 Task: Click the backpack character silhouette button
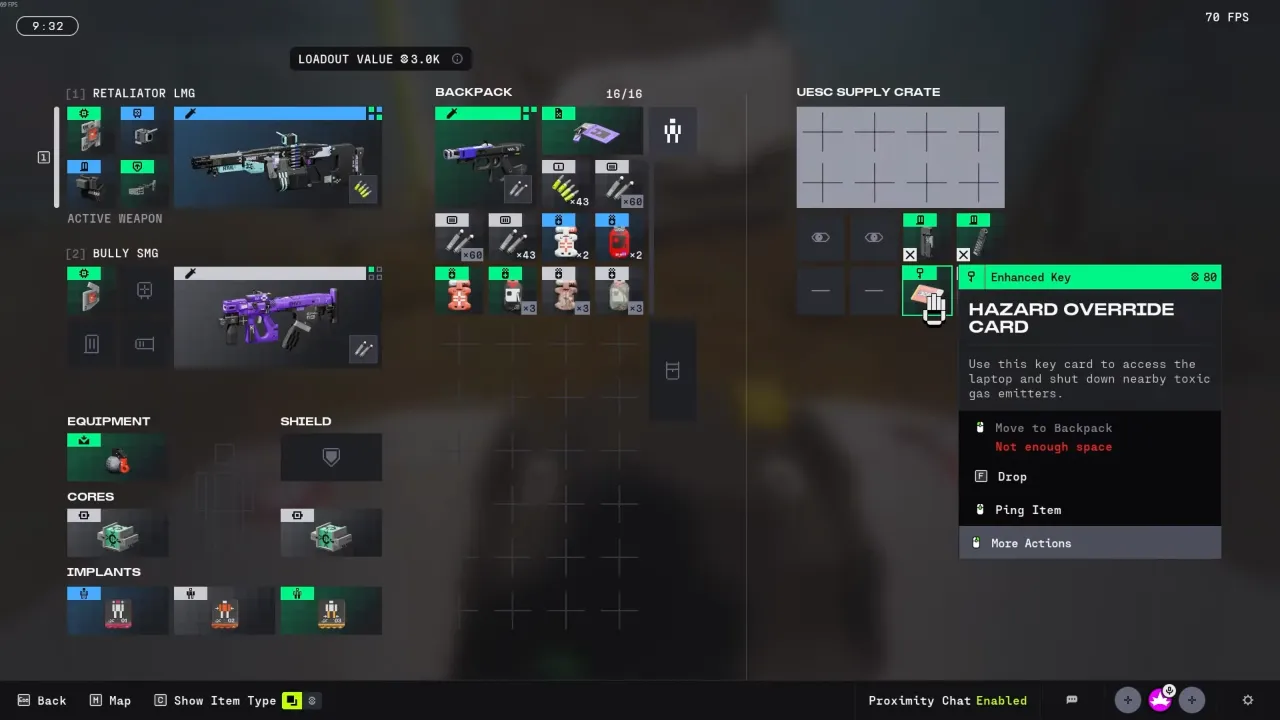[x=672, y=131]
